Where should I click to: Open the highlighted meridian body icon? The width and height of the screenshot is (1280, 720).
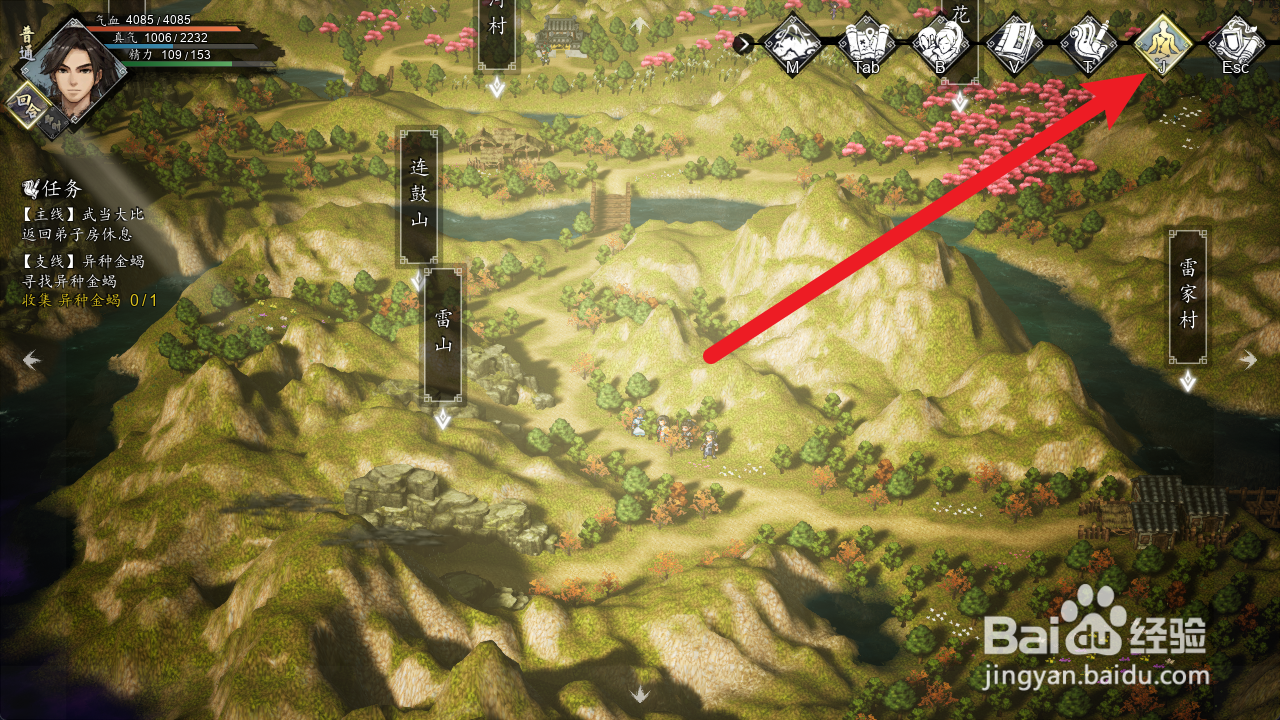tap(1163, 43)
